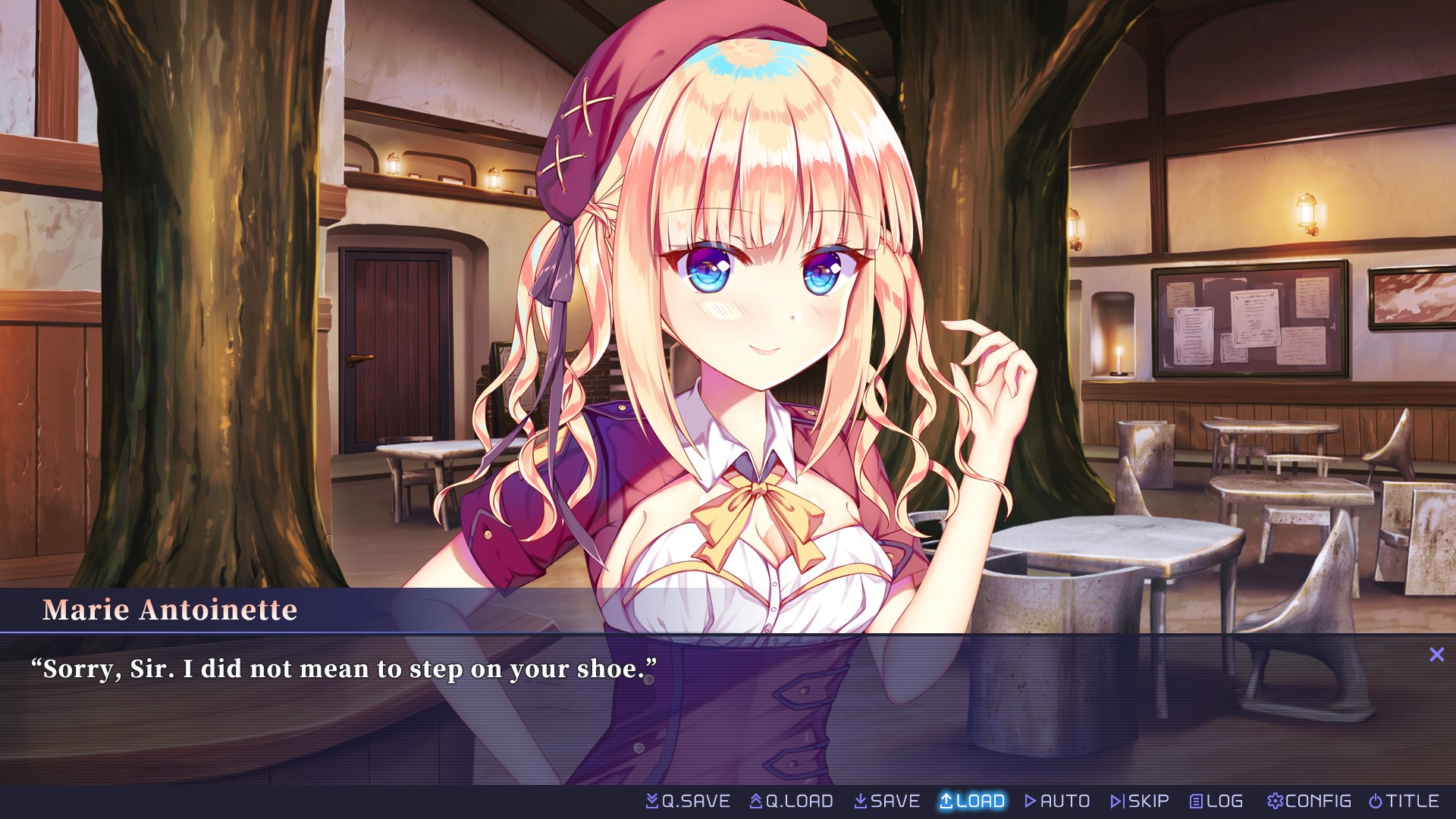
Task: Show the dialogue LOG
Action: 1216,801
